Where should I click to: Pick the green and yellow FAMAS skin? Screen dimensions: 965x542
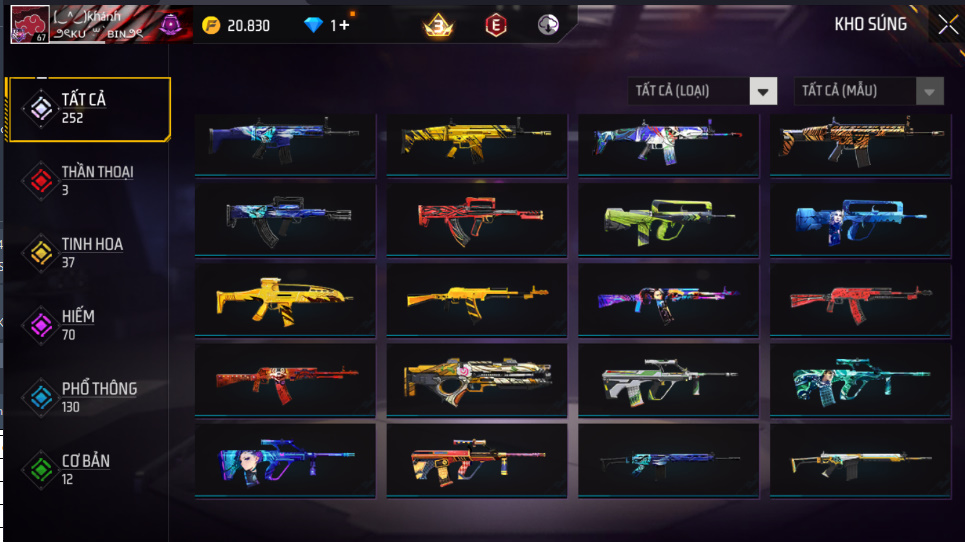pos(668,217)
